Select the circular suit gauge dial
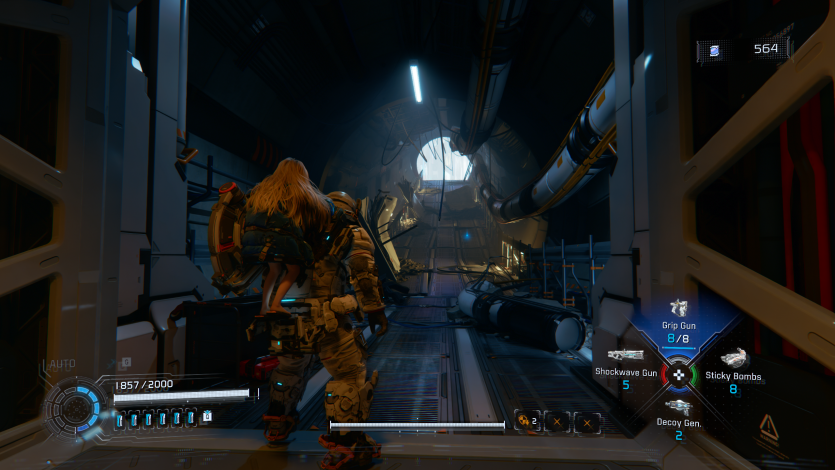The image size is (835, 470). click(x=76, y=408)
